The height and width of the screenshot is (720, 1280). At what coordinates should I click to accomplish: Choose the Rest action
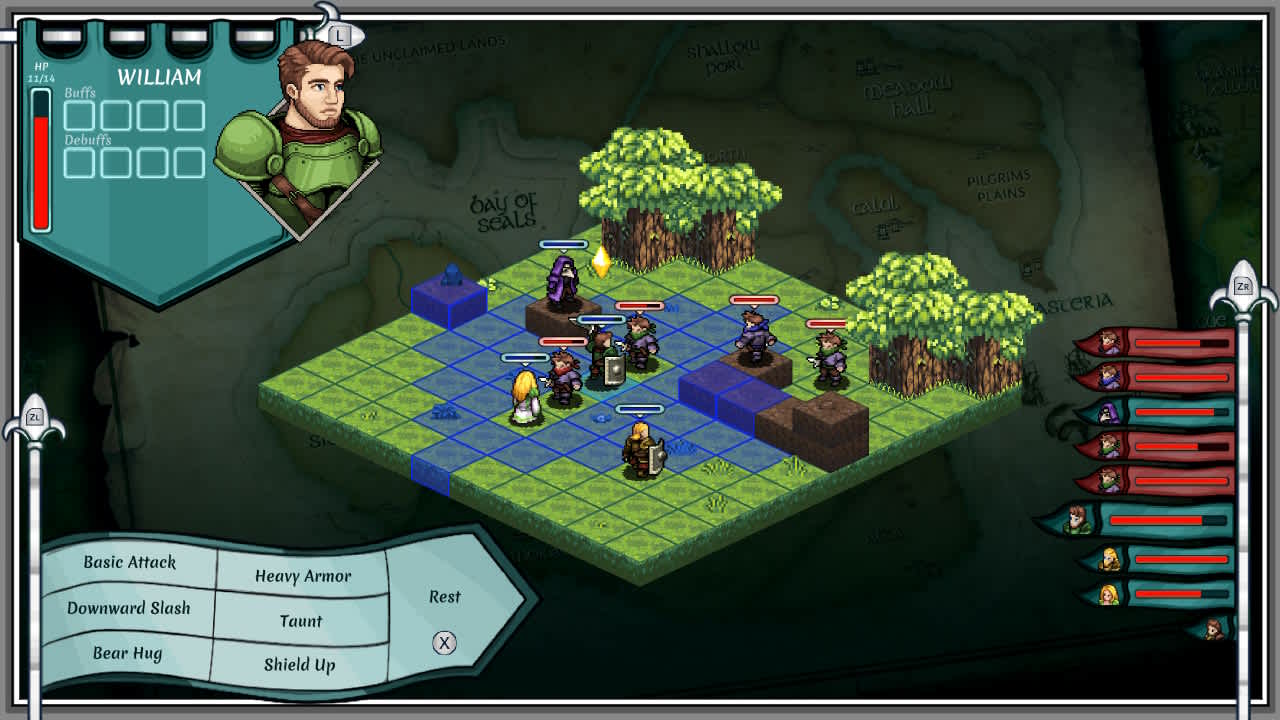point(443,597)
